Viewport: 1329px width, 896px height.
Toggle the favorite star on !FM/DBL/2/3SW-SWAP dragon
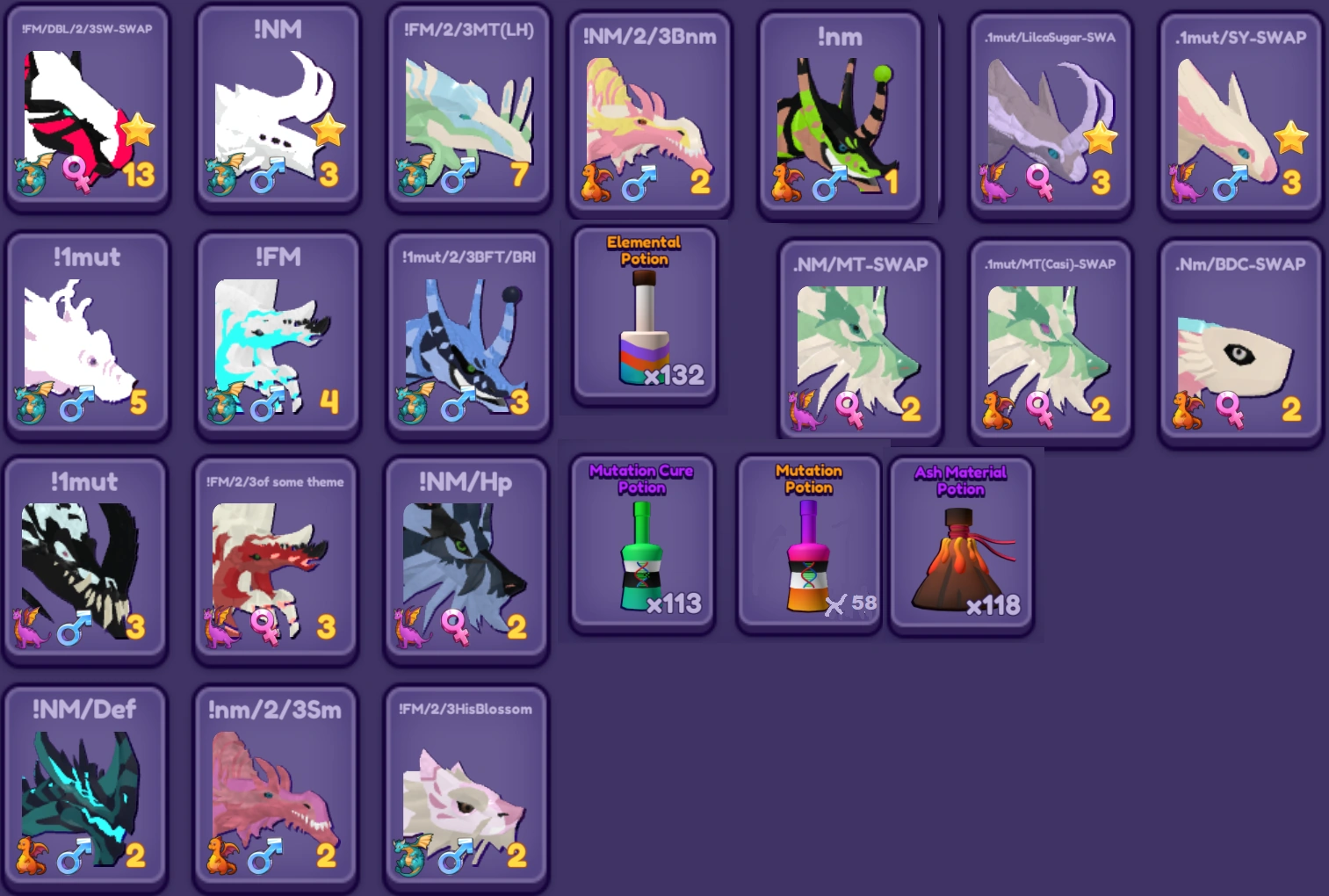coord(139,128)
